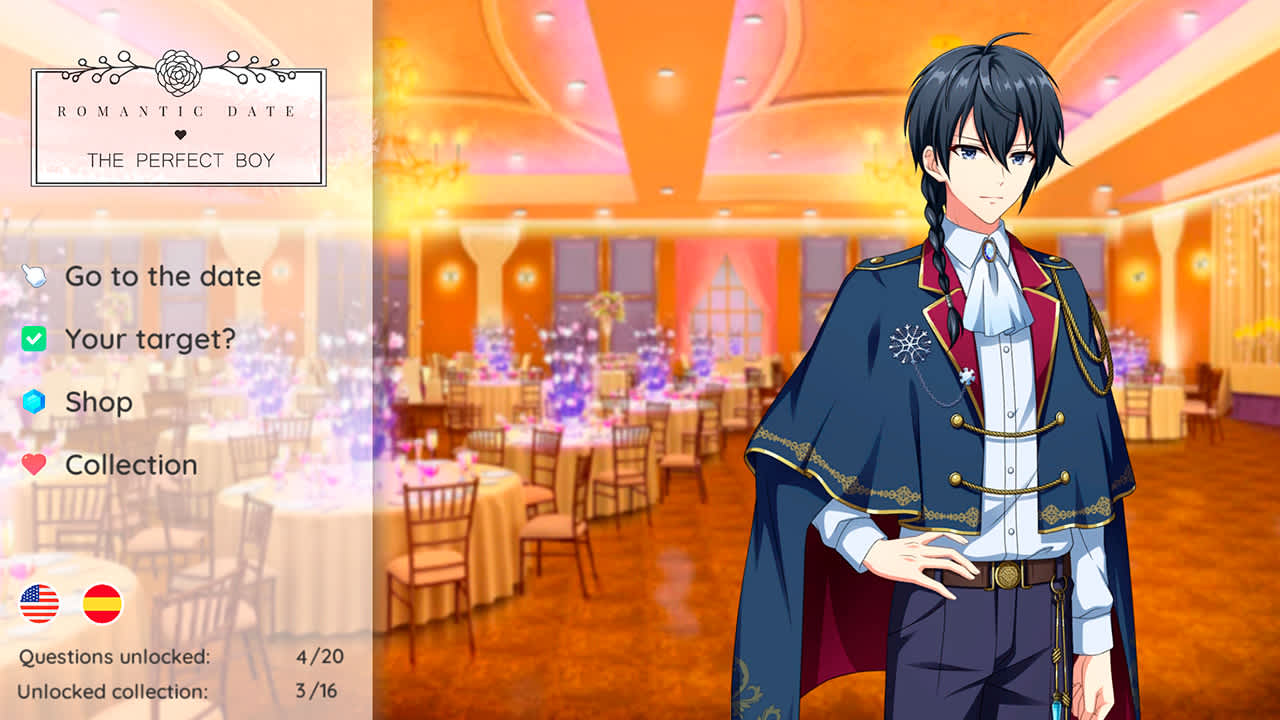The height and width of the screenshot is (720, 1280).
Task: Click the 'Collection' label text
Action: [131, 464]
